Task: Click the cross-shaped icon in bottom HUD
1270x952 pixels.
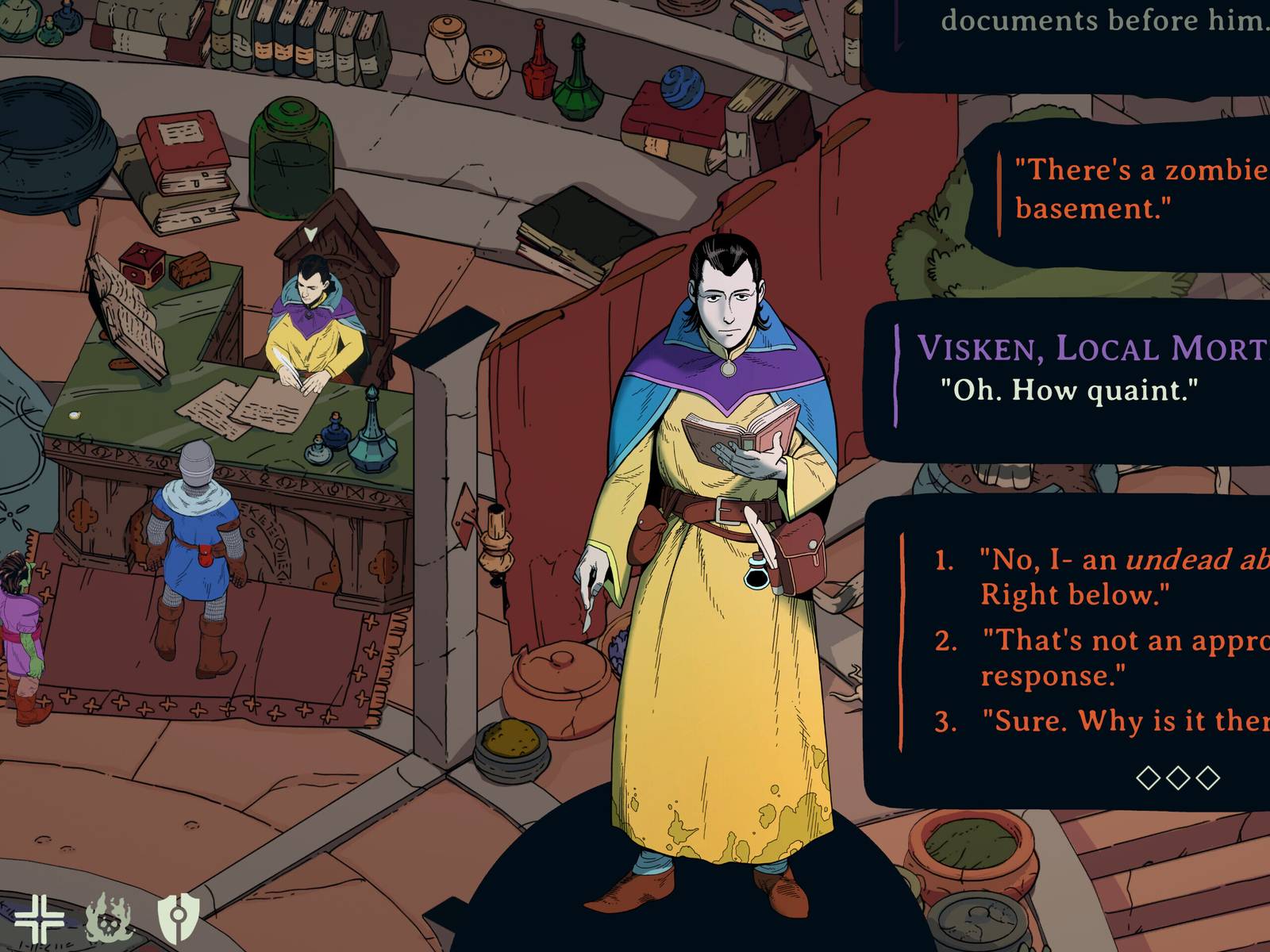Action: [39, 919]
